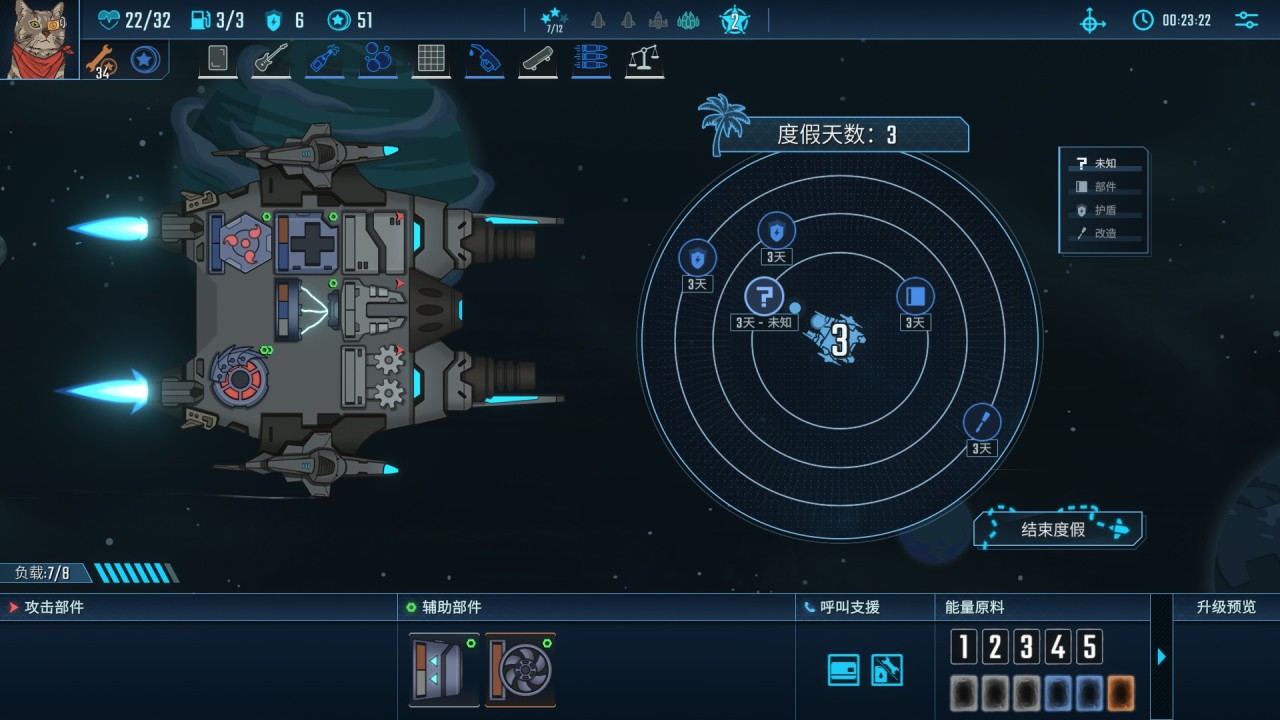The height and width of the screenshot is (720, 1280).
Task: Select the skateboard item icon
Action: (538, 59)
